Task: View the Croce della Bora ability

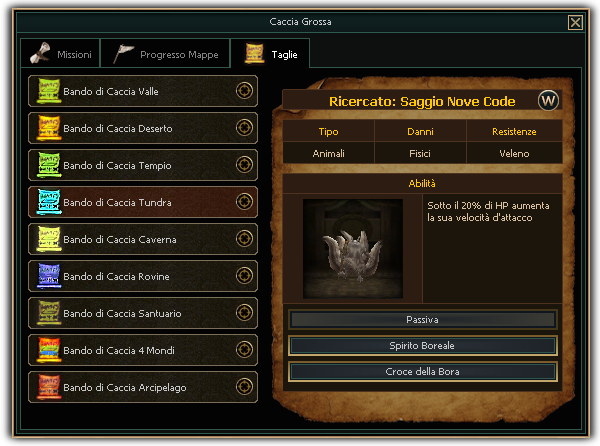Action: pos(422,372)
